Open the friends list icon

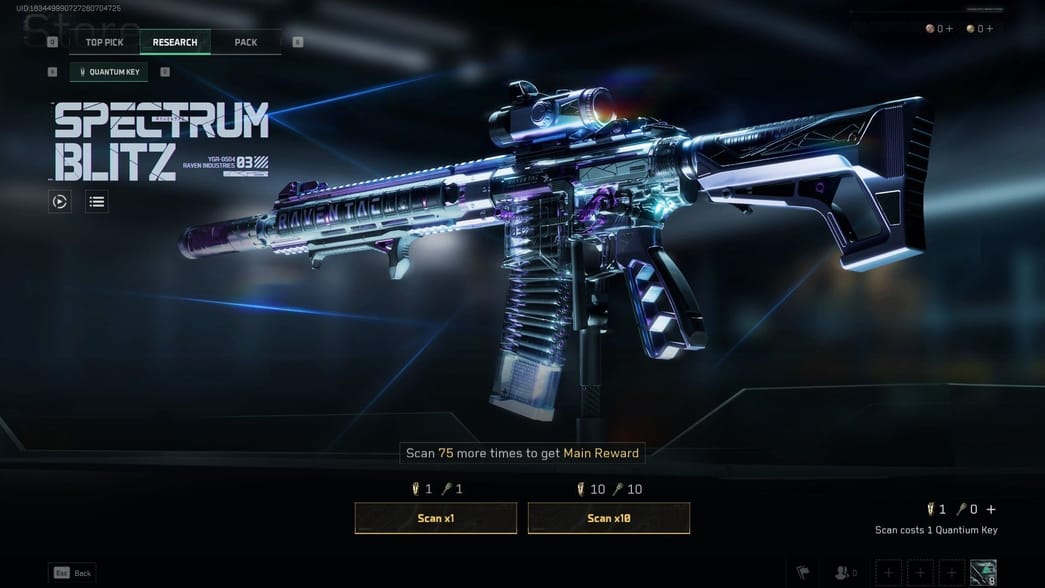pos(845,573)
